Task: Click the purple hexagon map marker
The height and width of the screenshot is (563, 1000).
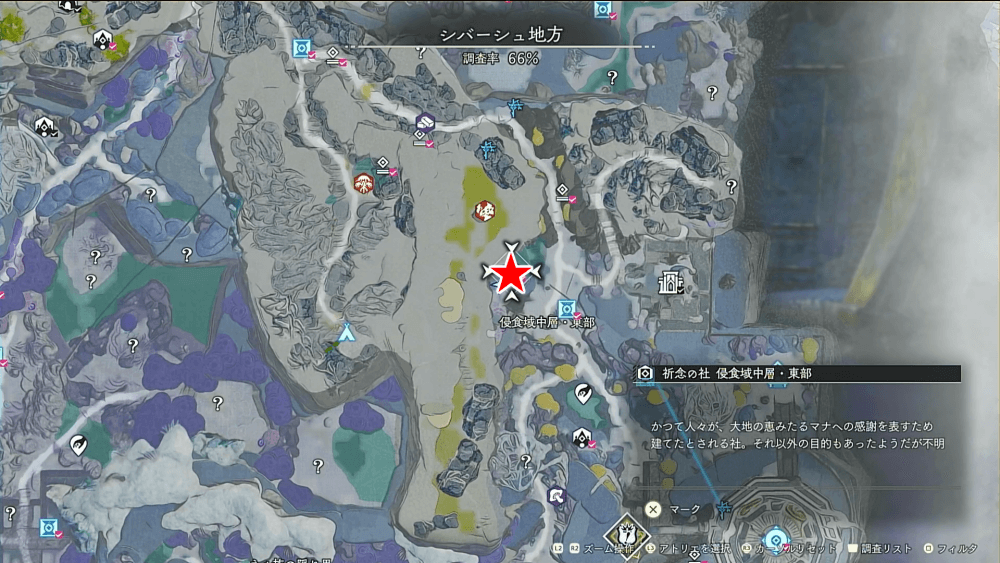Action: coord(425,123)
